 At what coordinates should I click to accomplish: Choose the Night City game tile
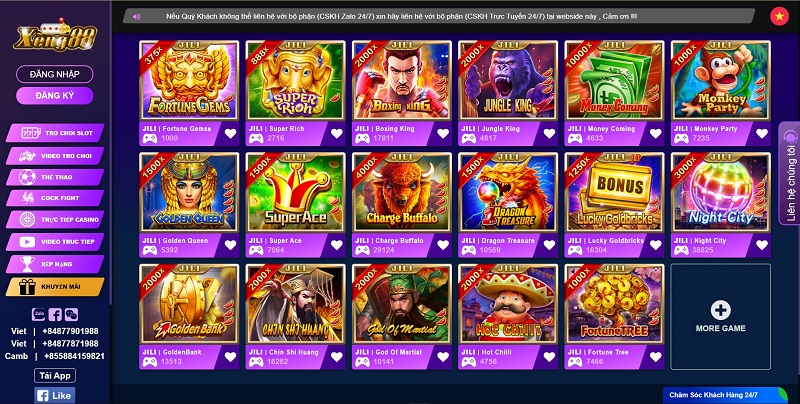720,192
